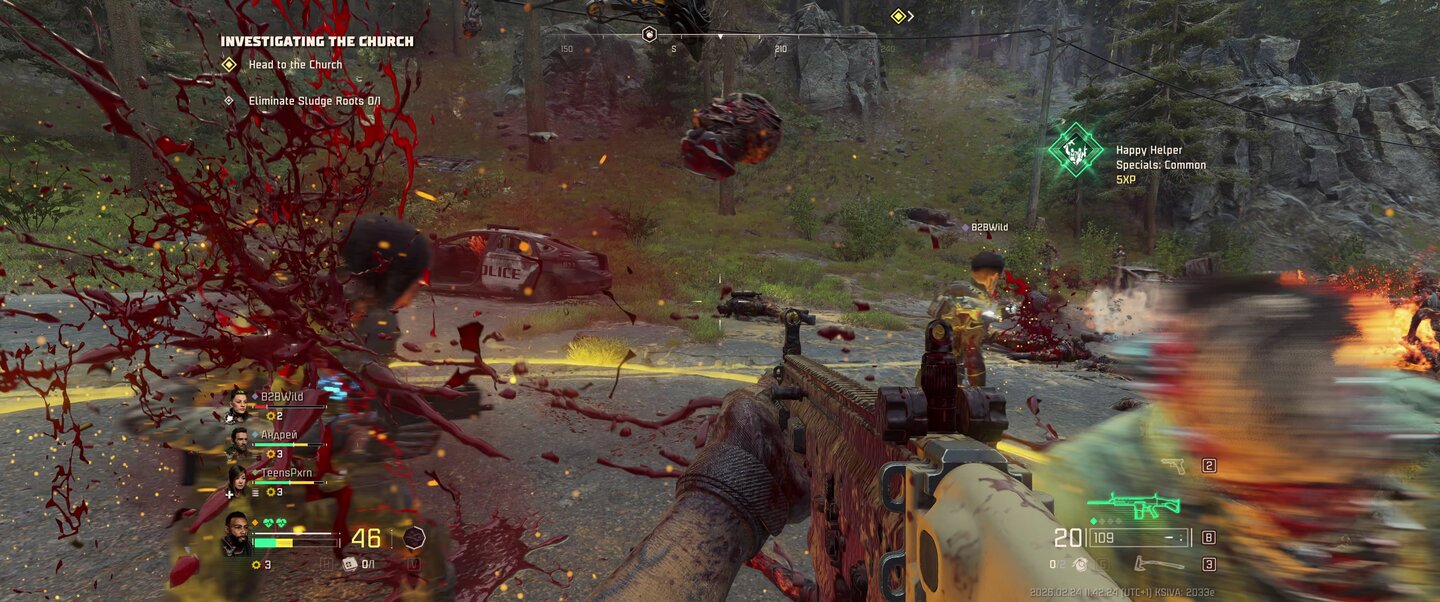Select B2BWild's squad portrait

[x=238, y=403]
